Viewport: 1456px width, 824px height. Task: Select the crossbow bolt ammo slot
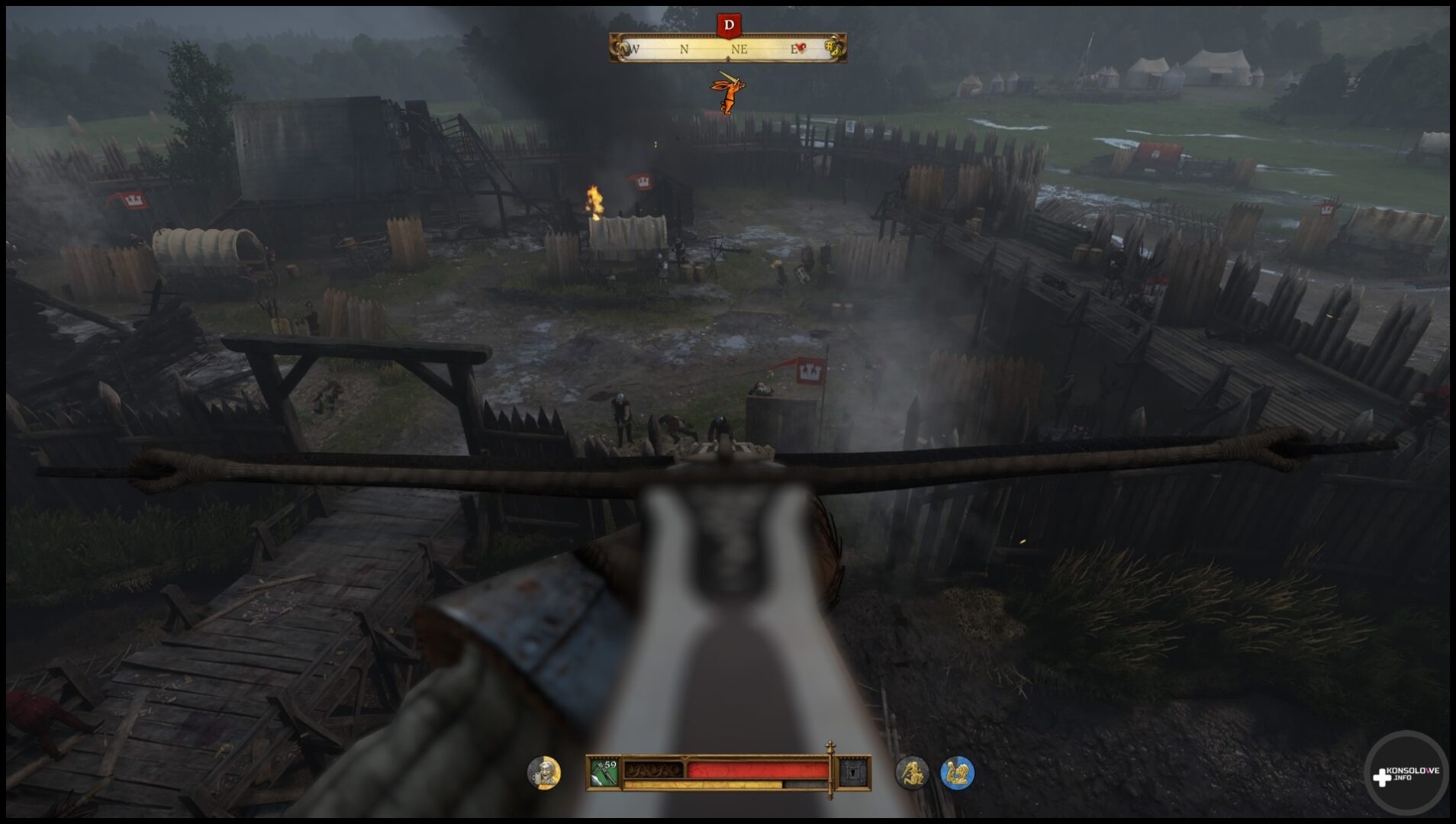604,773
